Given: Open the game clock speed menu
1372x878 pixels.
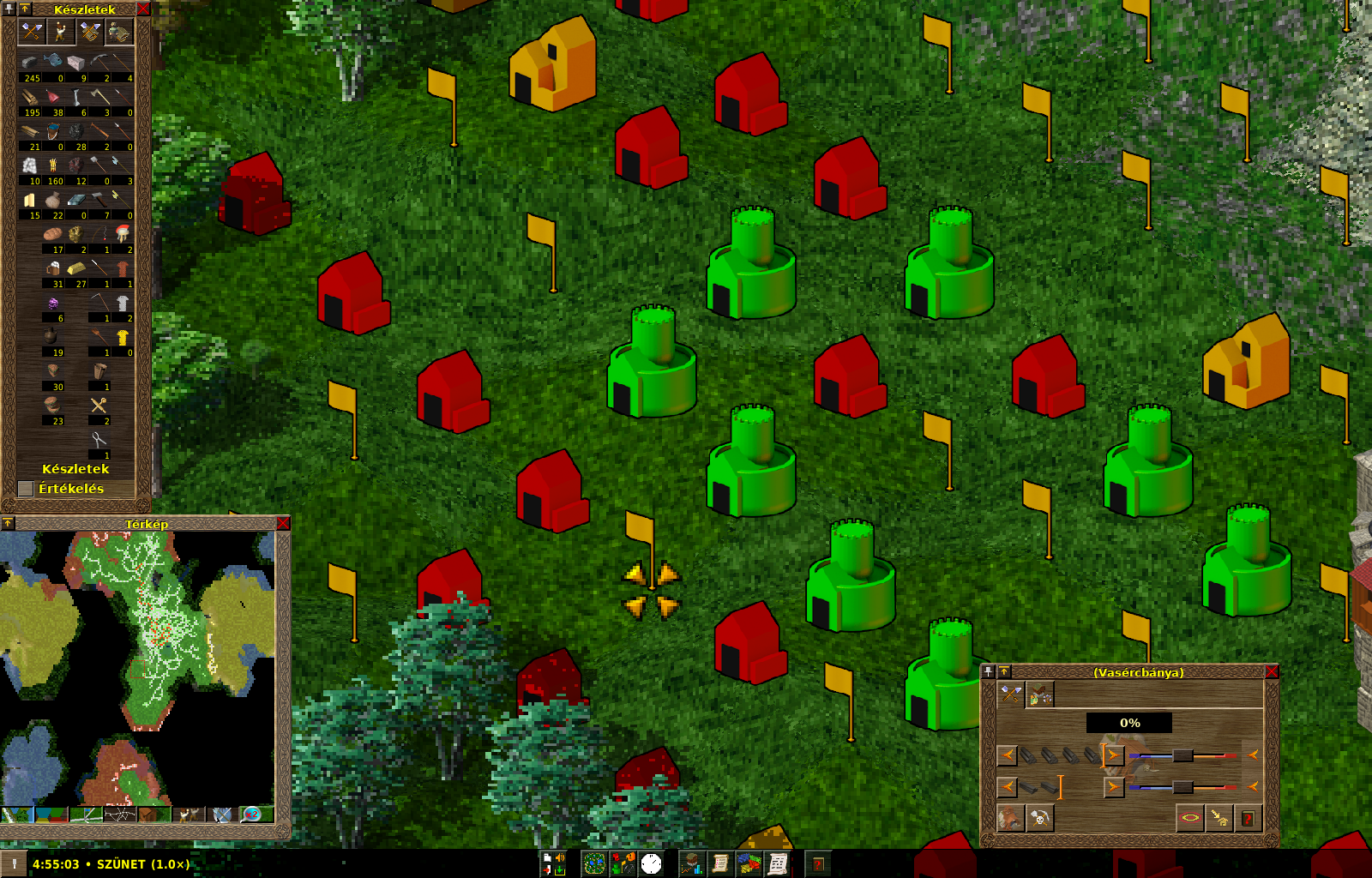Looking at the screenshot, I should tap(652, 863).
